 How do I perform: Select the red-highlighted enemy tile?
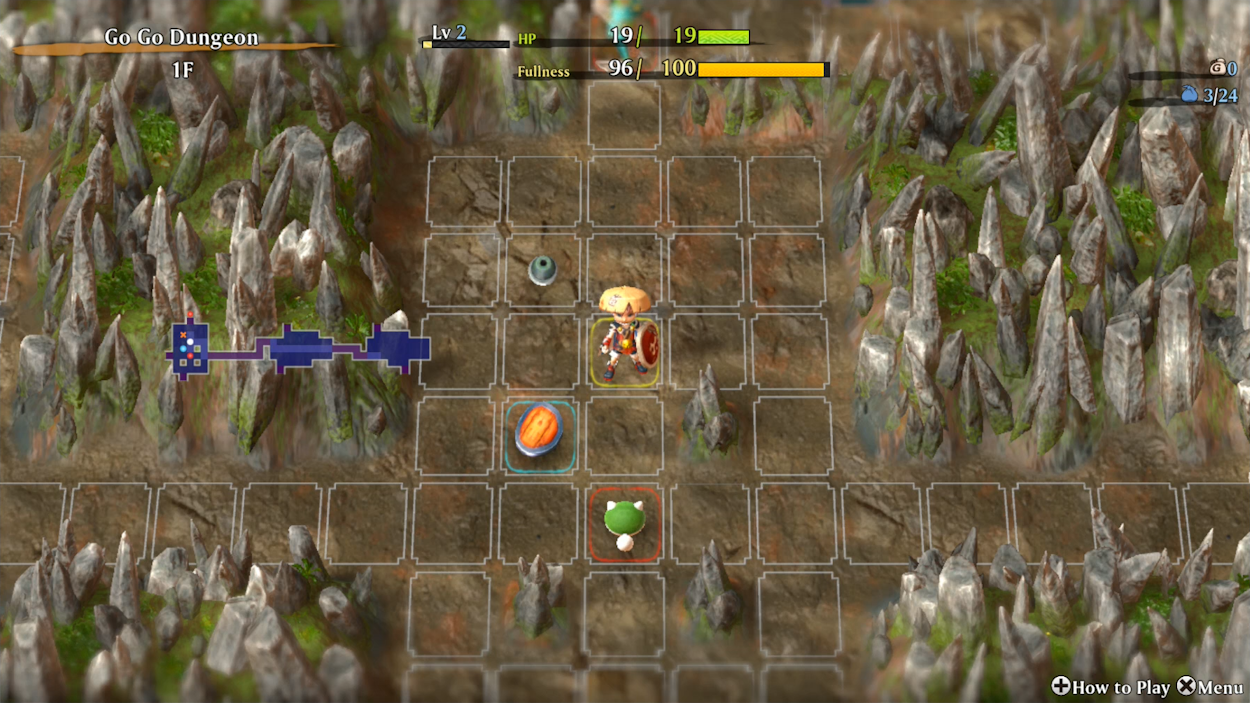tap(624, 524)
